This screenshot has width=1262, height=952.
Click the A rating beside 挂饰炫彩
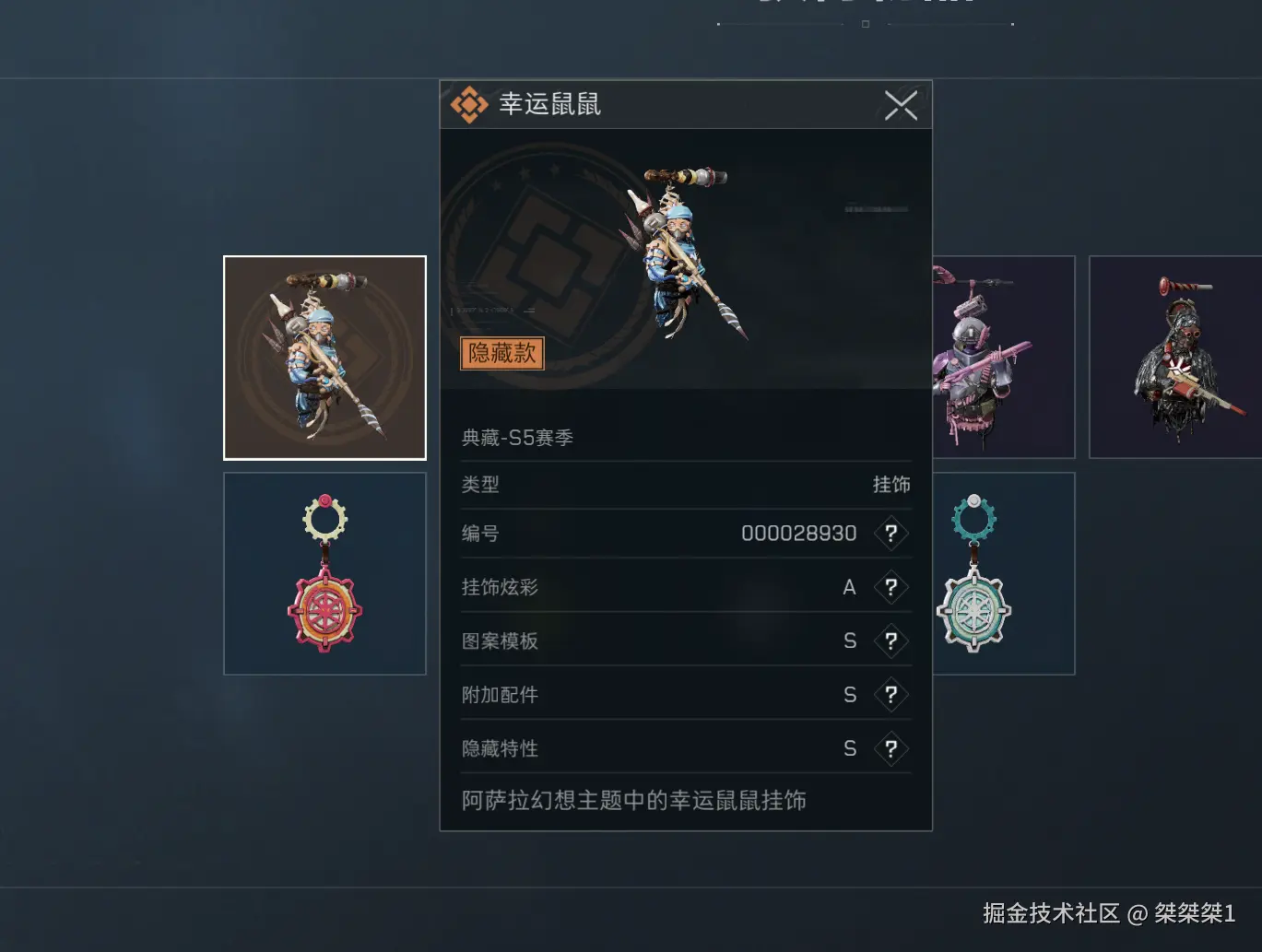click(849, 587)
